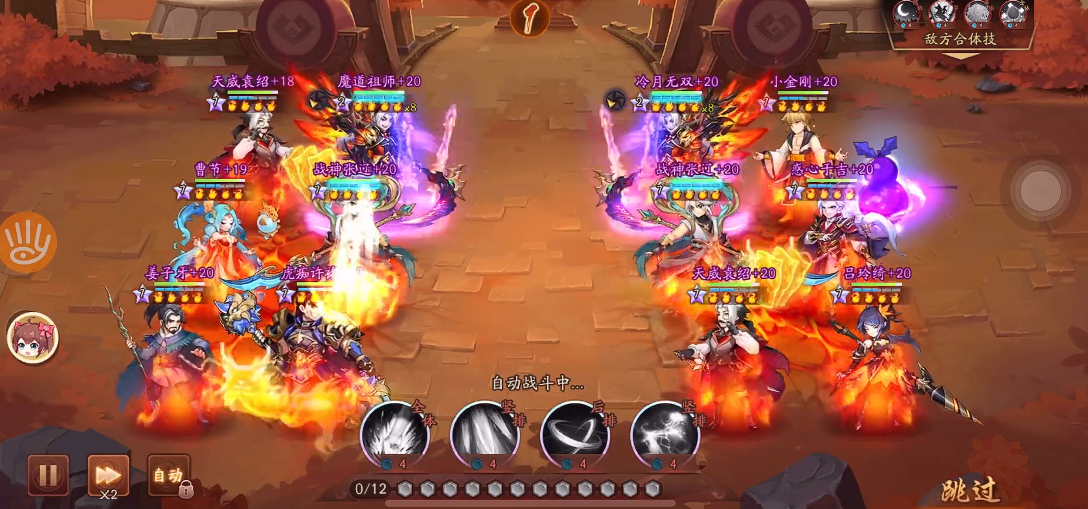This screenshot has height=509, width=1088.
Task: Activate the 后排 spinning ring combo skill
Action: (574, 435)
